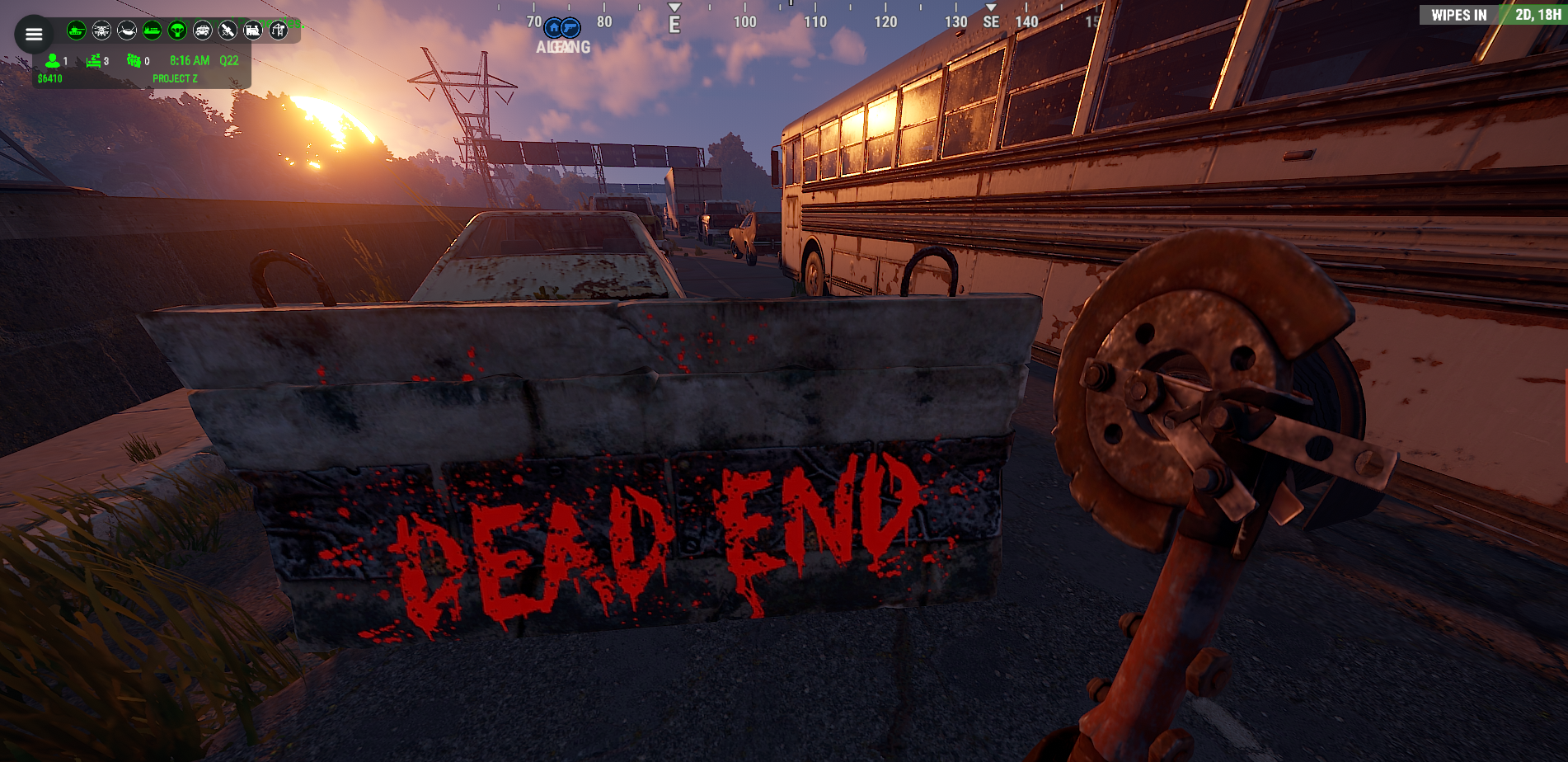The height and width of the screenshot is (762, 1568).
Task: Click the parachute airdrop event icon
Action: tap(177, 31)
